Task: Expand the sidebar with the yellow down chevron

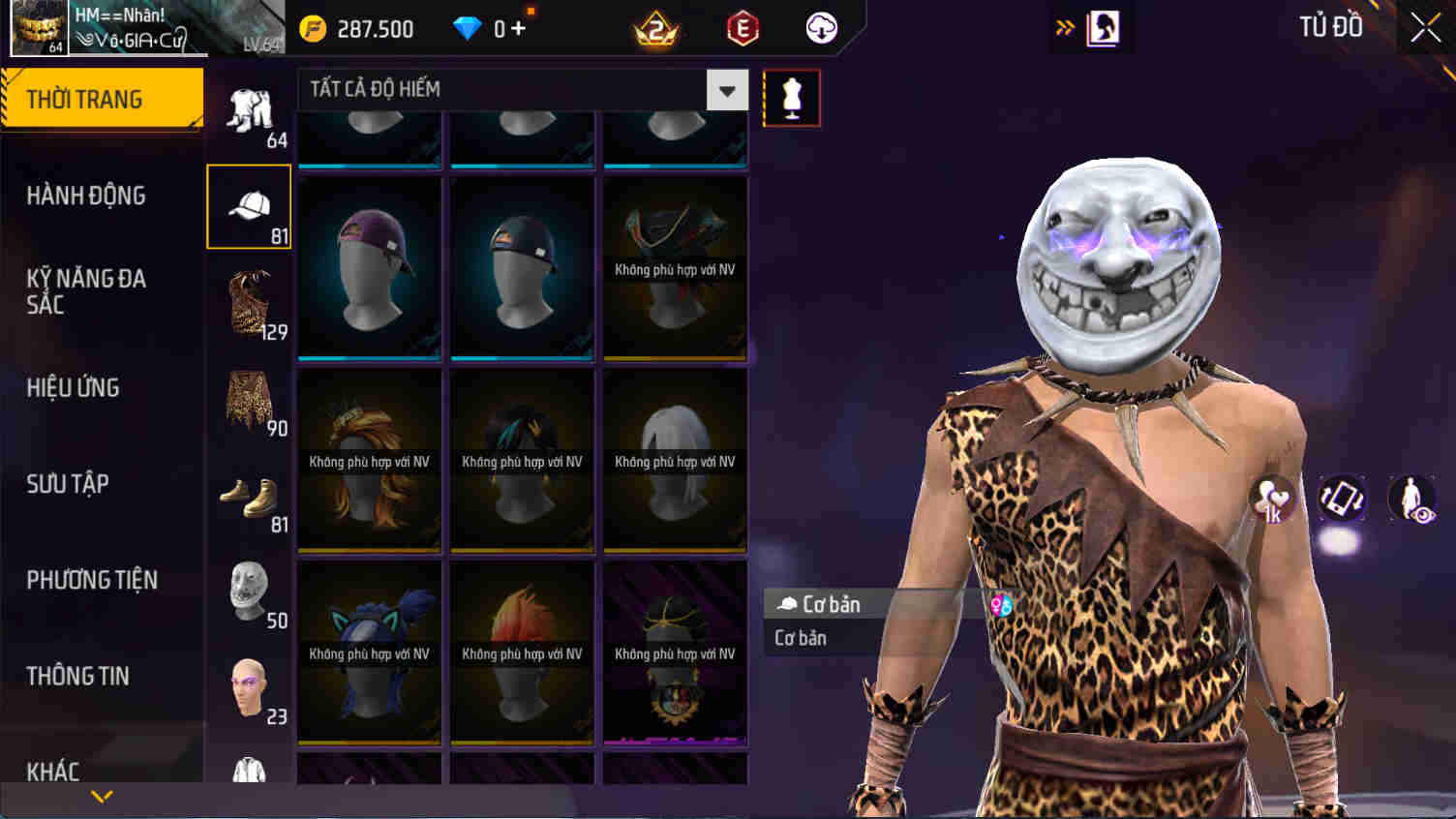Action: 102,797
